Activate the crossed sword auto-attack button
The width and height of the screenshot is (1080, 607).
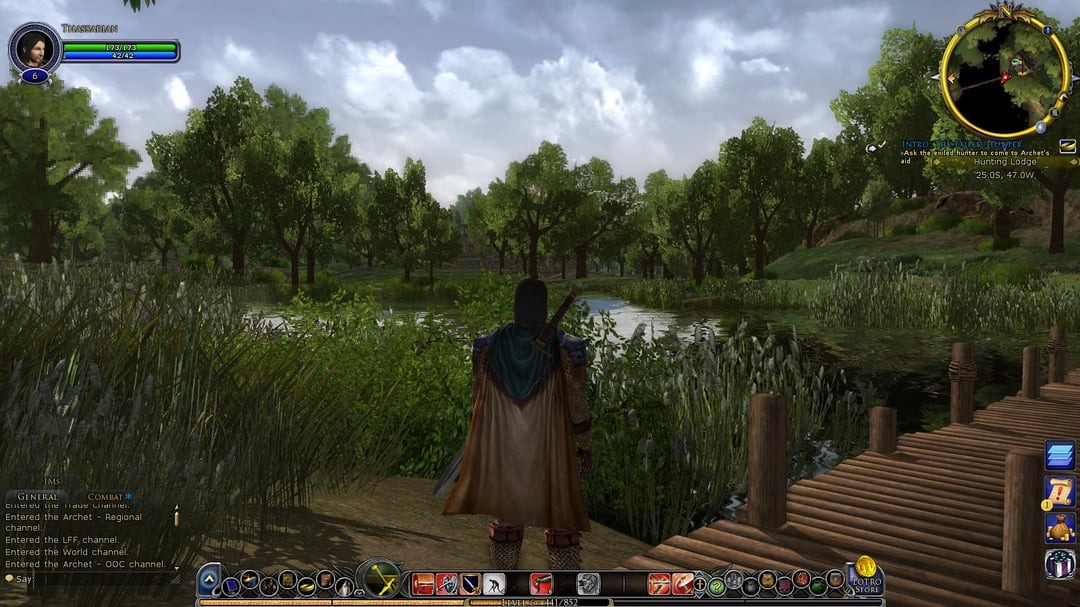380,579
